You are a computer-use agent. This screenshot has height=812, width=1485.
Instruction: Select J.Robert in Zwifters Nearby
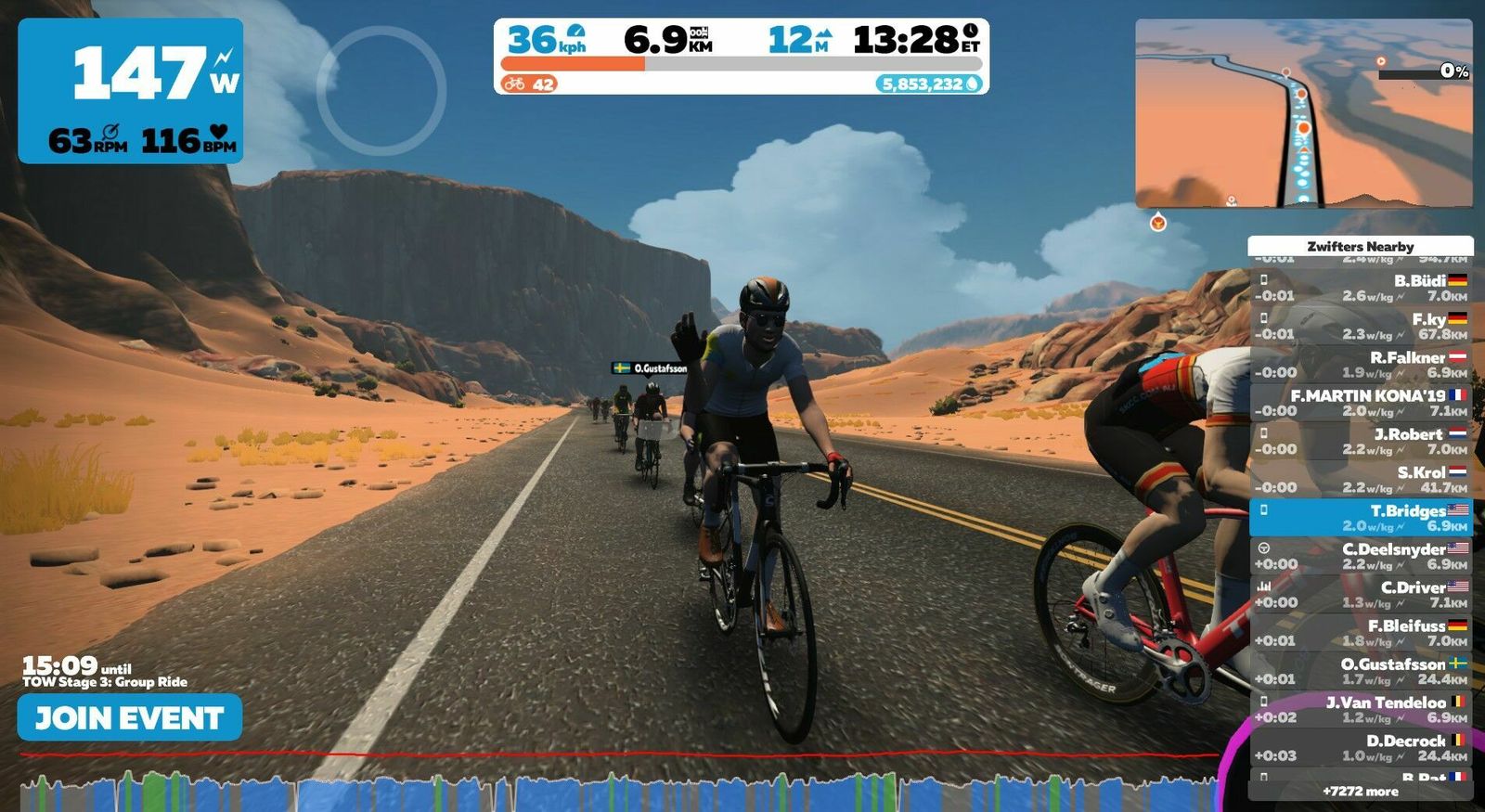[1360, 441]
